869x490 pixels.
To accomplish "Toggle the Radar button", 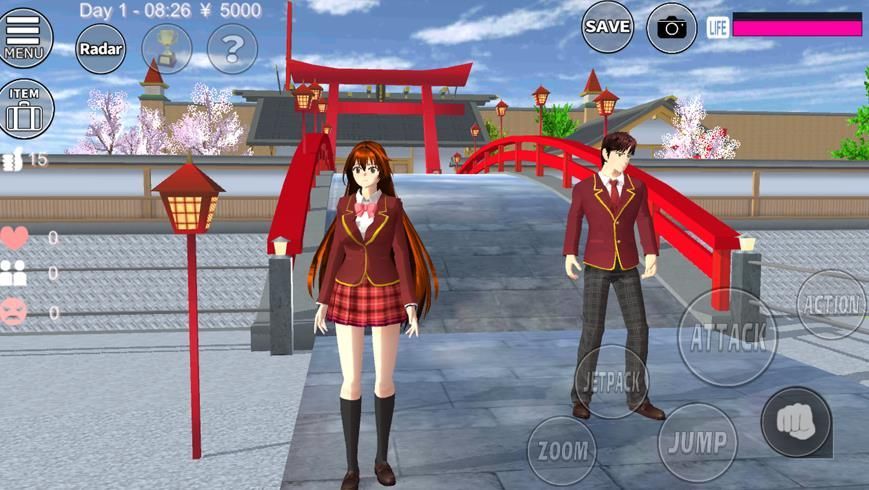I will point(100,48).
